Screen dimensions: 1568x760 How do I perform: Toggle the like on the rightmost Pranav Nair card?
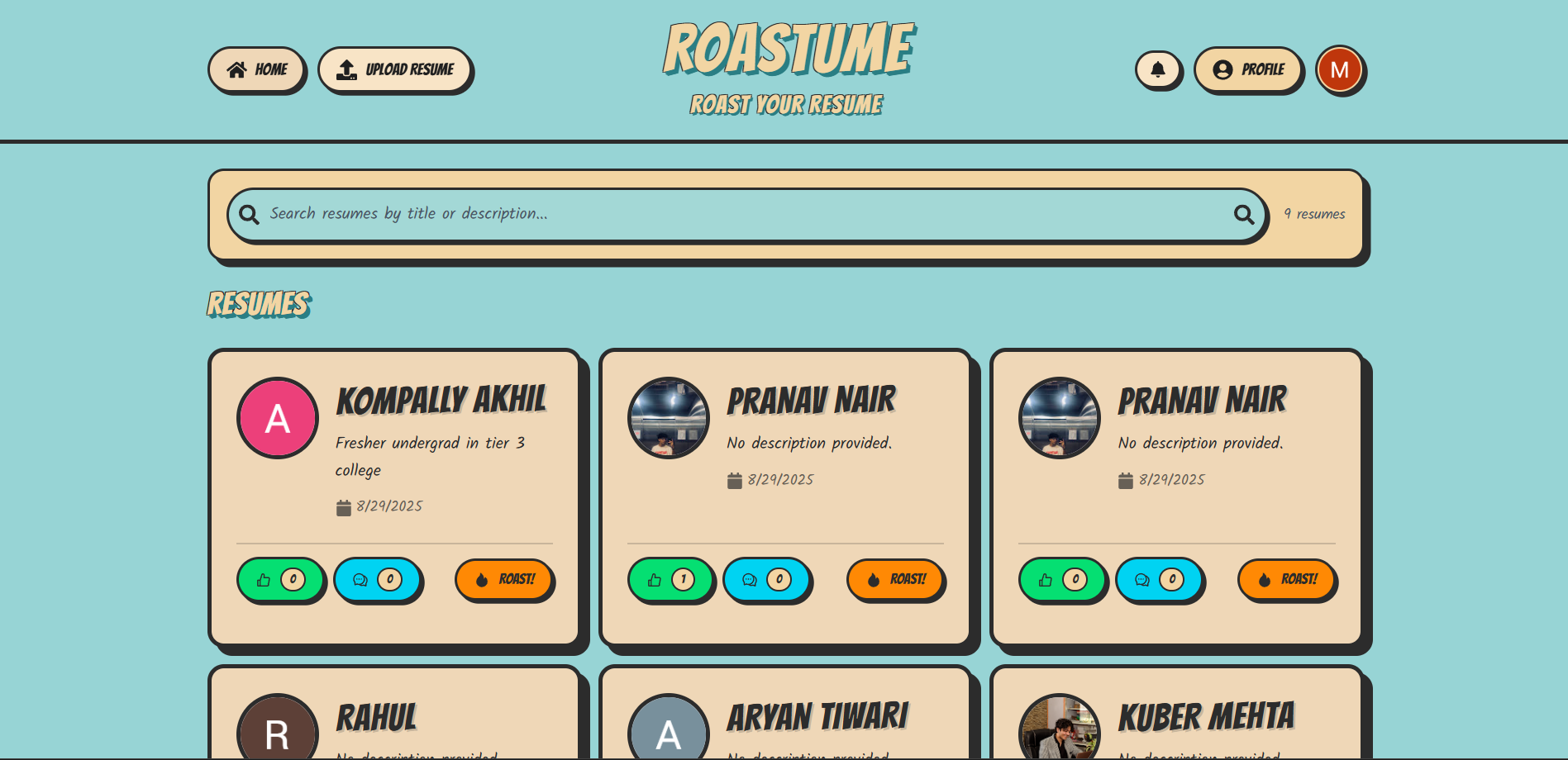(x=1063, y=580)
